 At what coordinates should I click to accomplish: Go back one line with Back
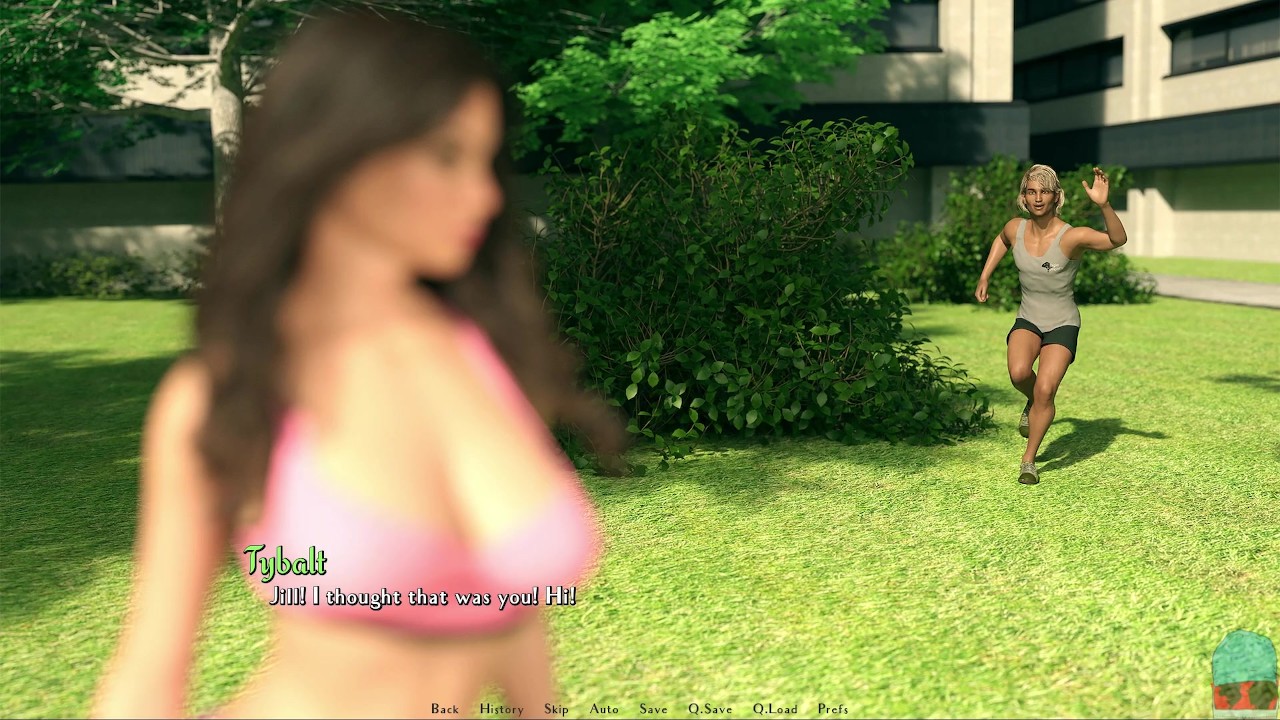(445, 709)
